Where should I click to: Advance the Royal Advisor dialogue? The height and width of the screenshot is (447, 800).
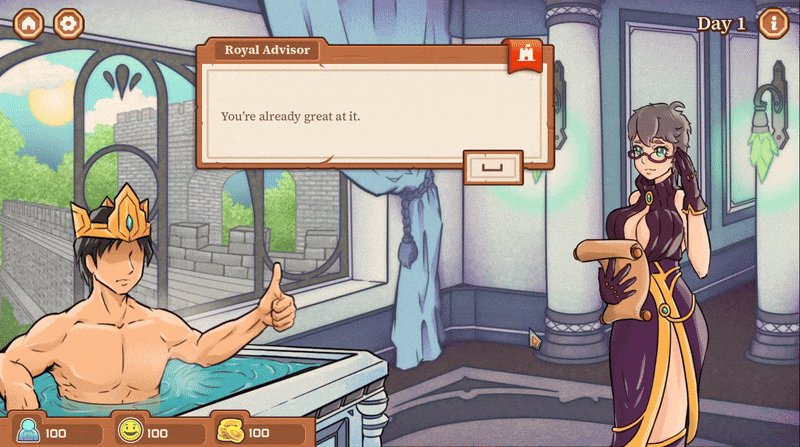pyautogui.click(x=493, y=167)
